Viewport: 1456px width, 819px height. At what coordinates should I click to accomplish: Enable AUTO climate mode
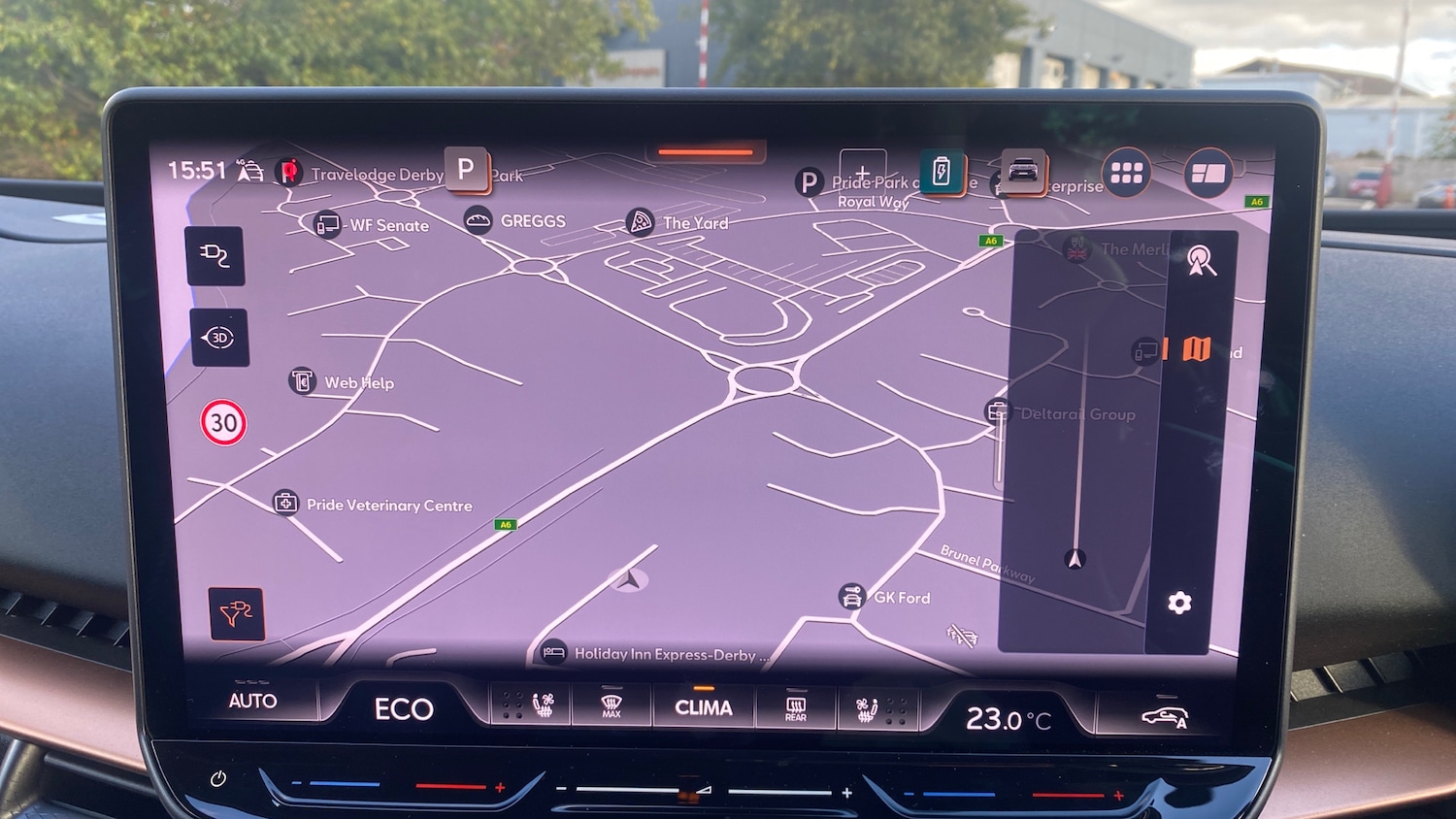click(x=252, y=701)
